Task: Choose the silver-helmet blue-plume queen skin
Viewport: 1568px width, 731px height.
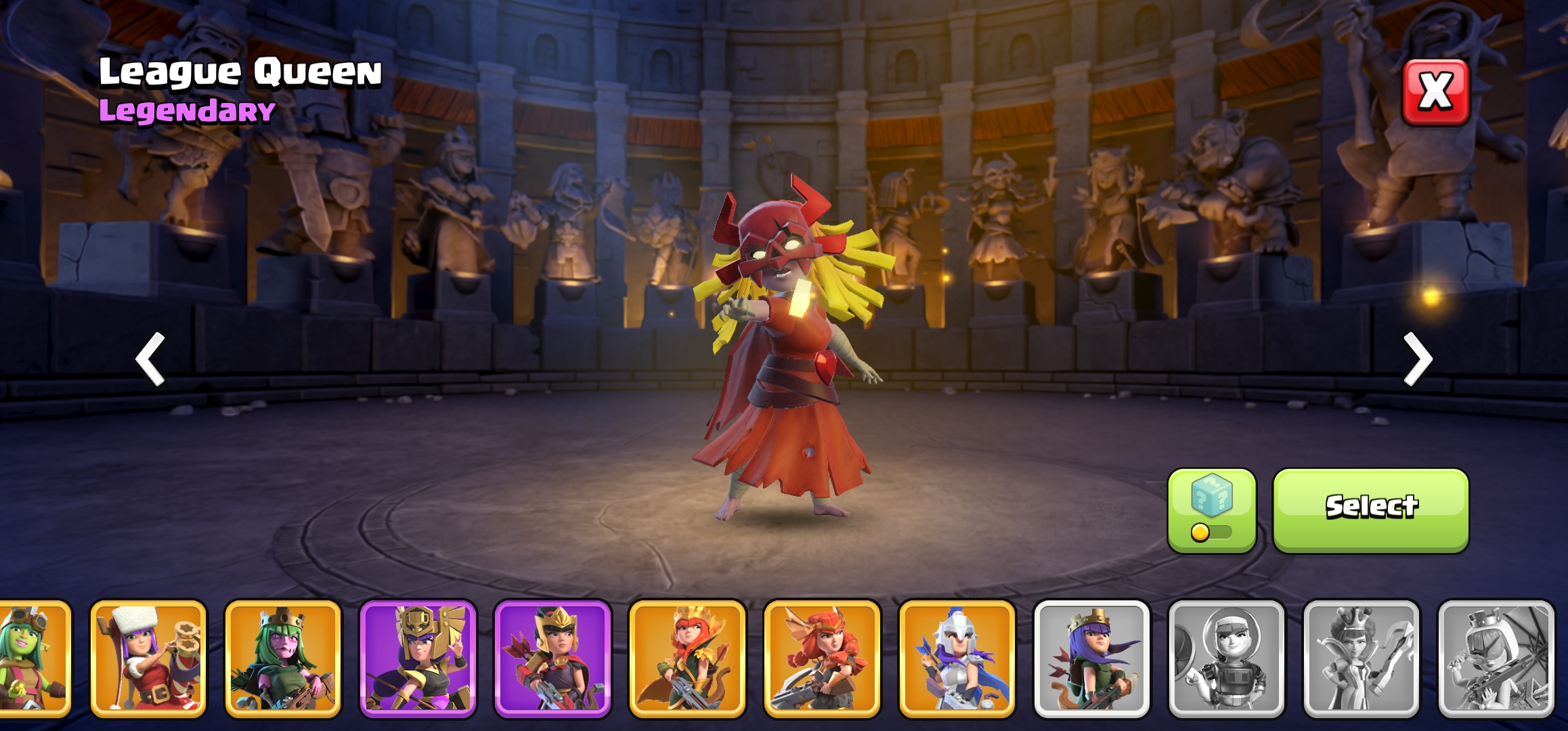Action: pos(957,659)
